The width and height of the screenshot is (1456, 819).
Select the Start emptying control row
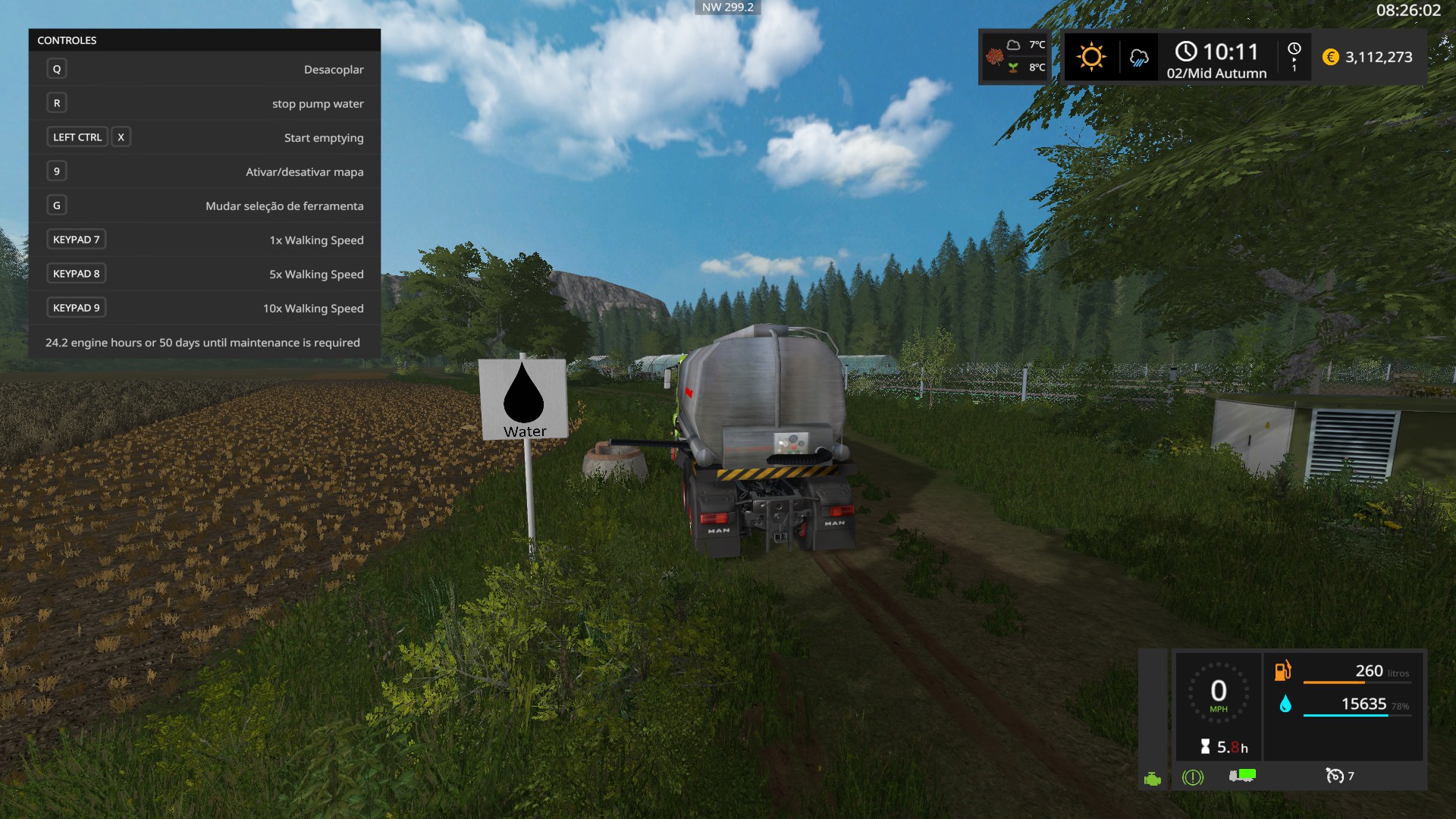(x=205, y=137)
